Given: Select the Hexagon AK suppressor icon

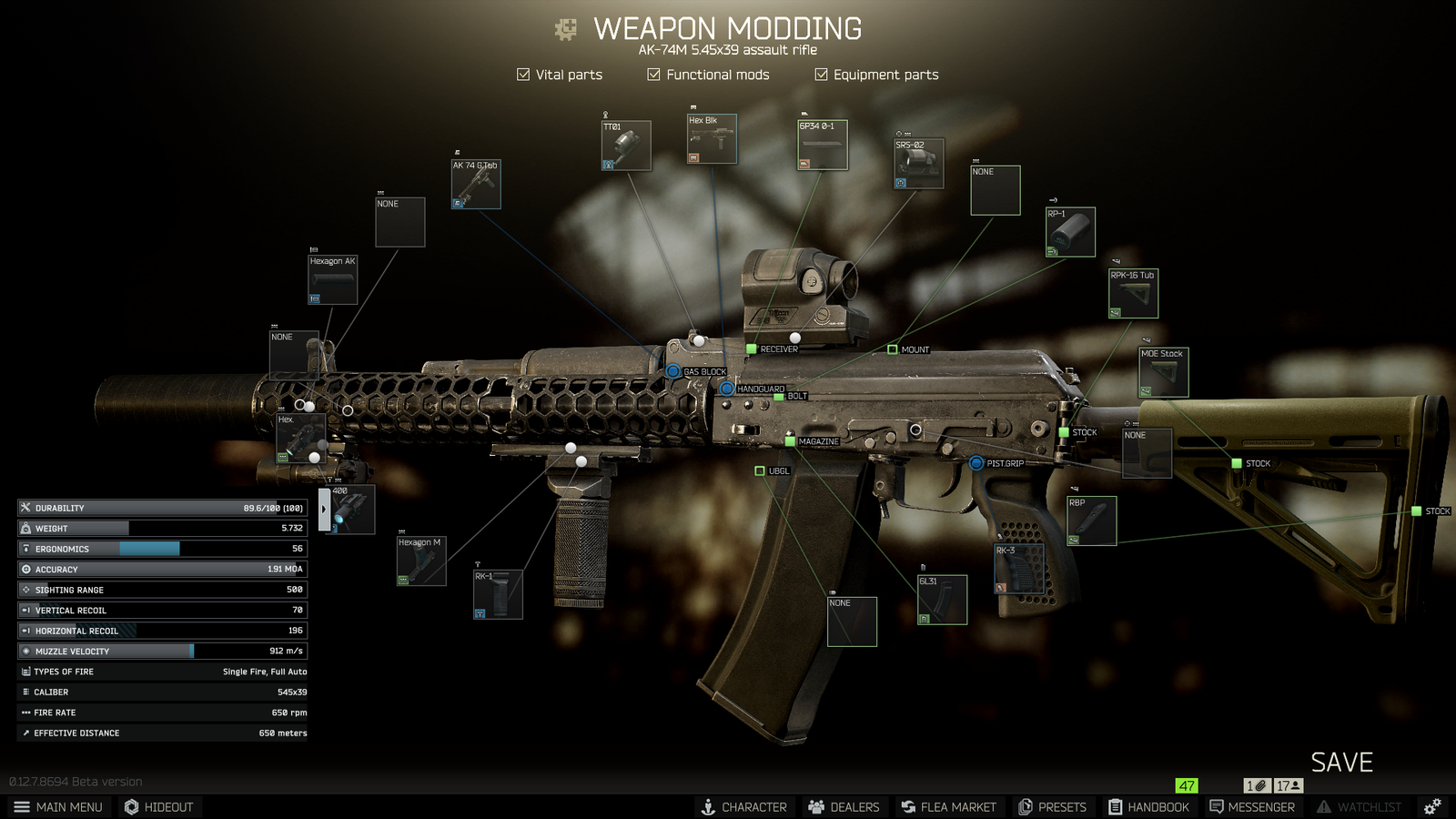Looking at the screenshot, I should (x=333, y=280).
